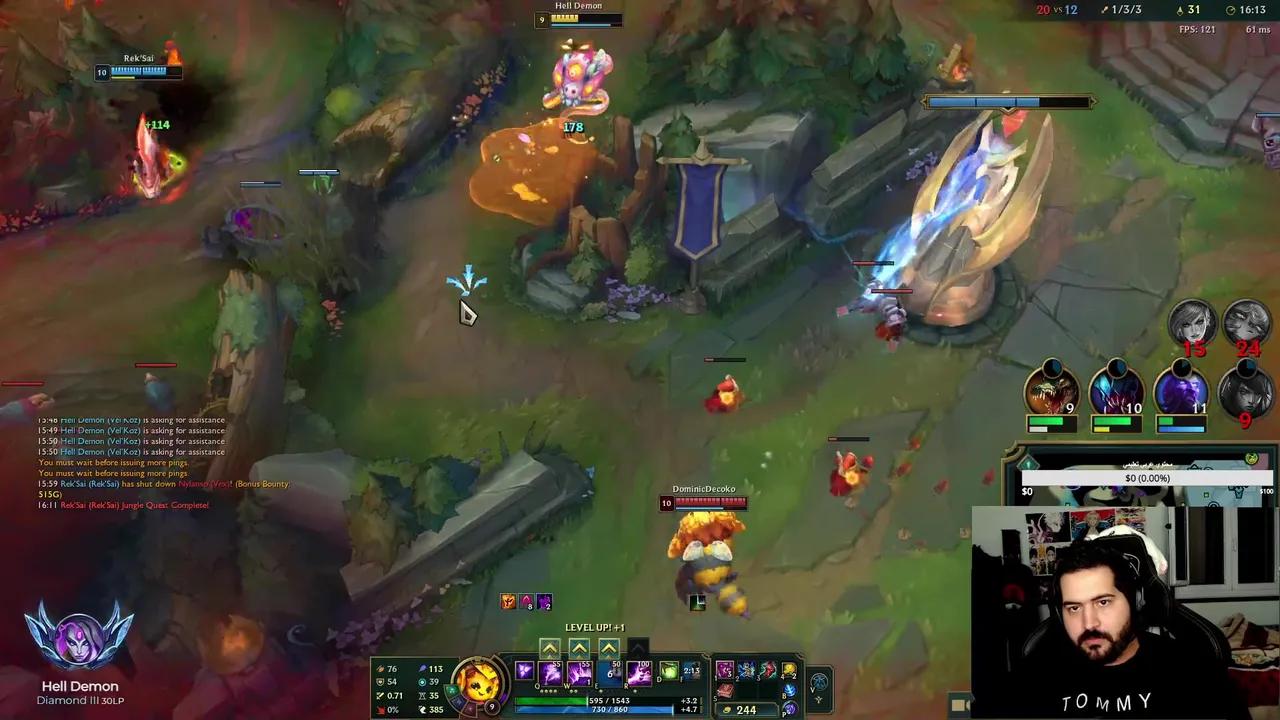1280x720 pixels.
Task: Use the D summoner spell icon
Action: point(669,673)
